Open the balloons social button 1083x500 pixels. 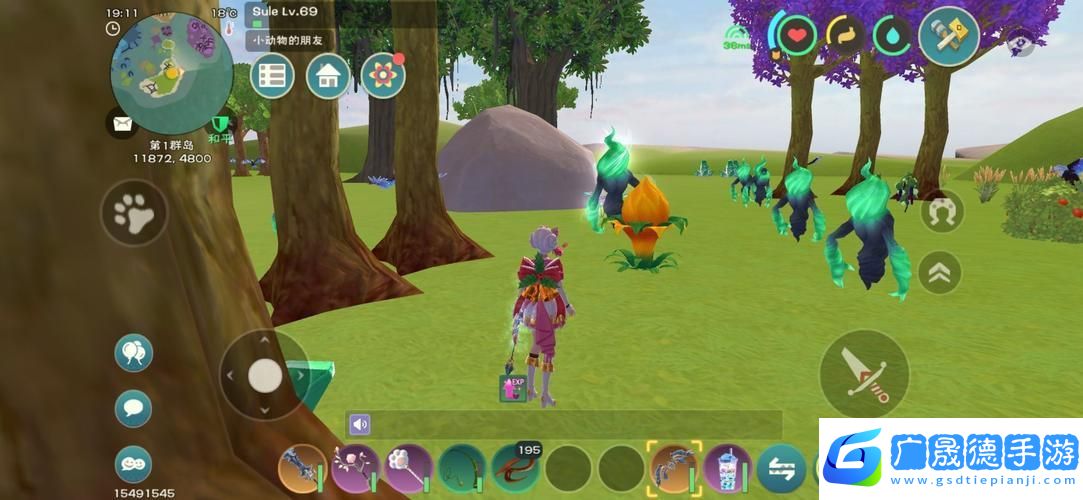pos(133,352)
